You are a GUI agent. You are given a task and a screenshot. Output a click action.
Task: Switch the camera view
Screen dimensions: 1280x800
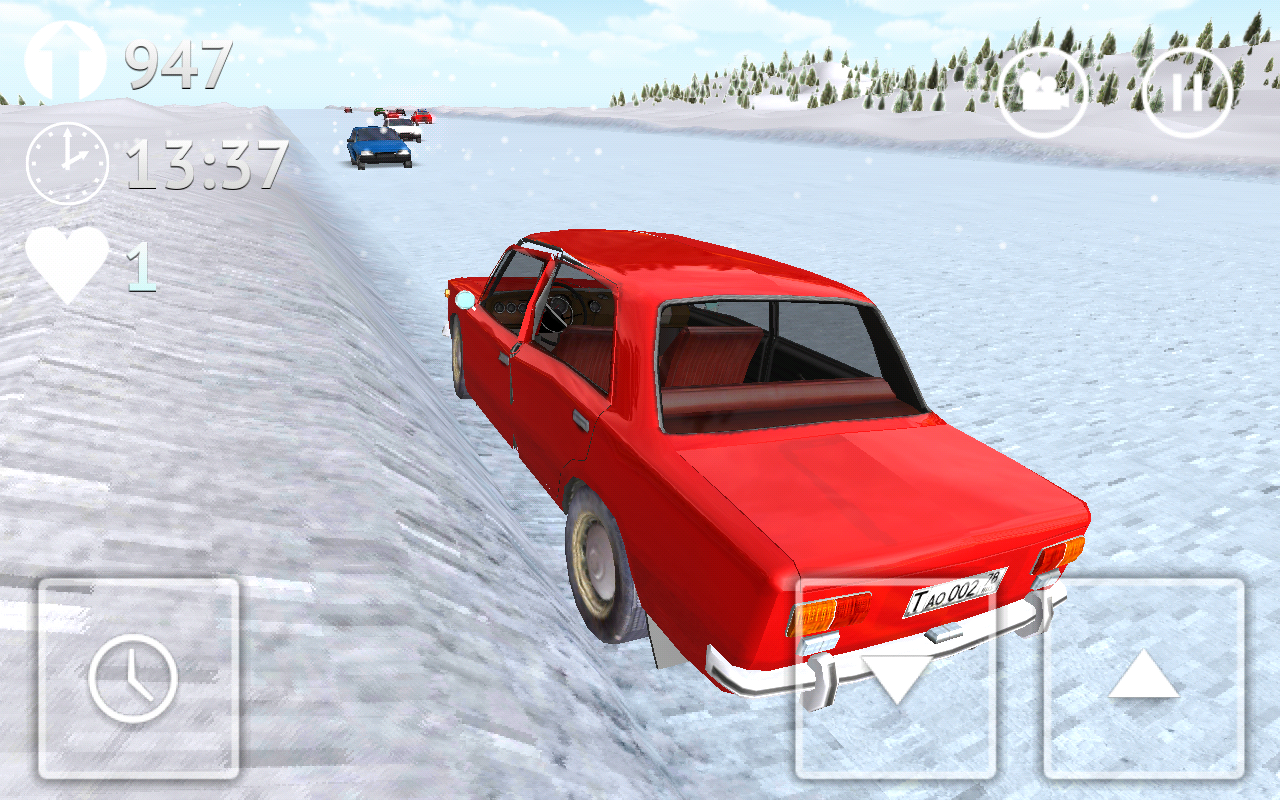(x=1042, y=93)
